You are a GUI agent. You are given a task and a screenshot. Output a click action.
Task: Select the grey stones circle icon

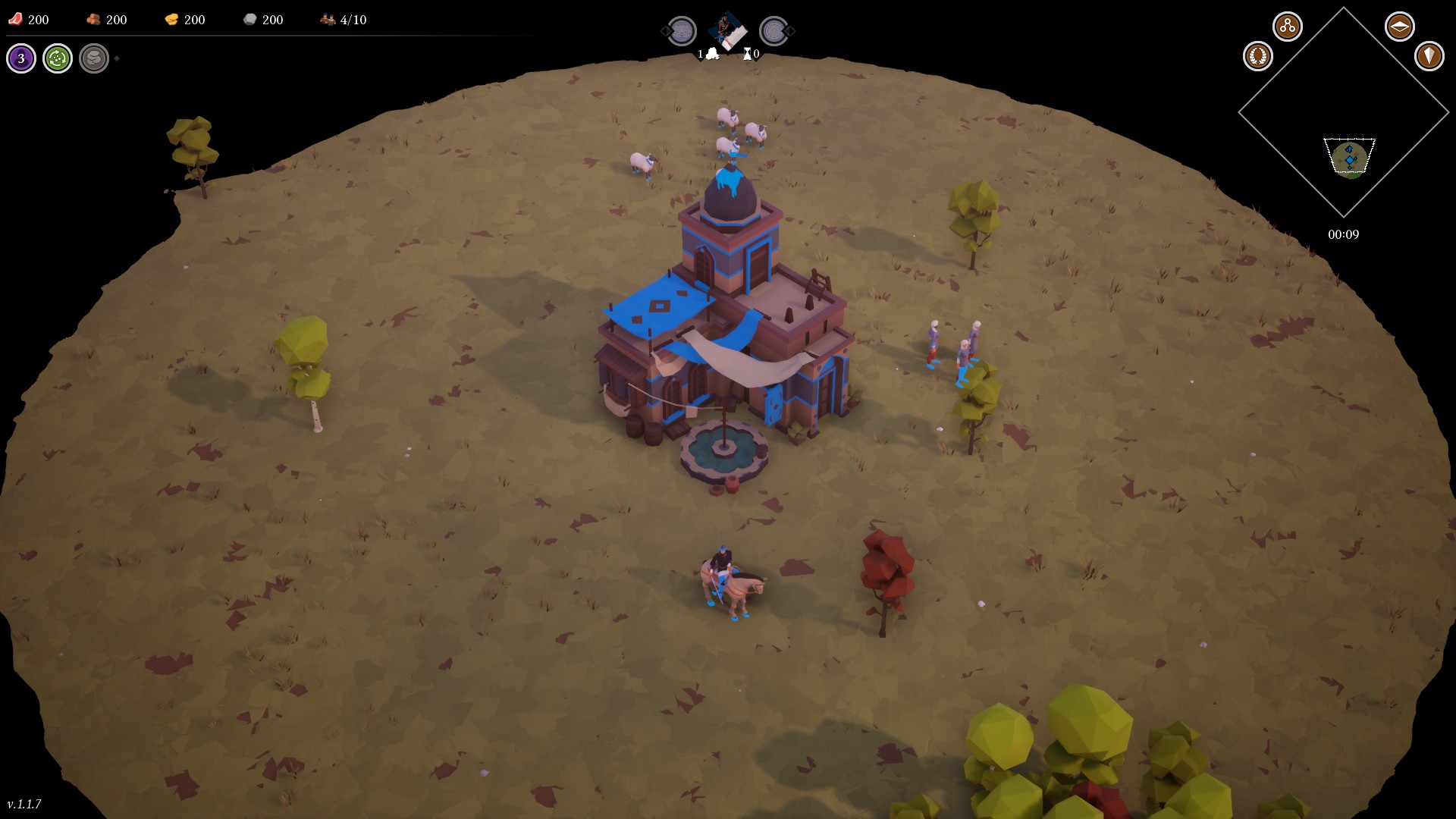pyautogui.click(x=94, y=58)
